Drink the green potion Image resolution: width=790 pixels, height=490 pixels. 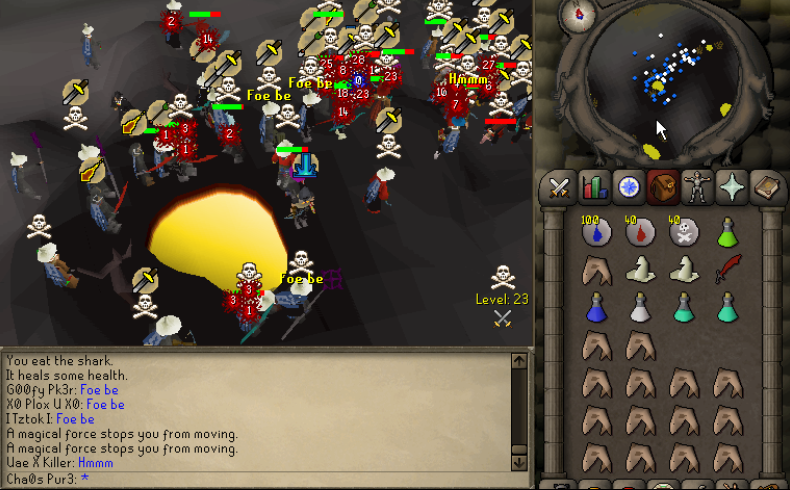coord(727,233)
